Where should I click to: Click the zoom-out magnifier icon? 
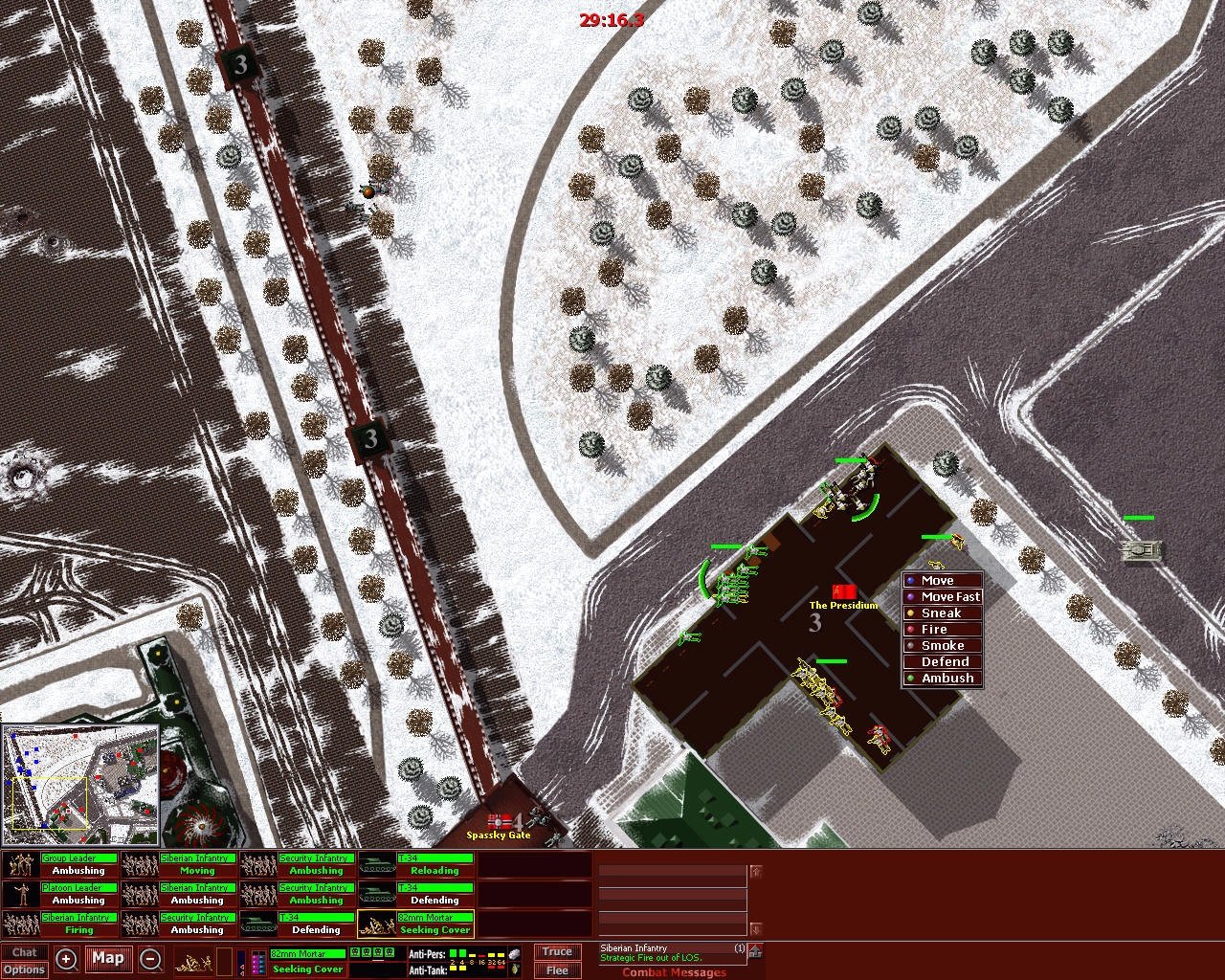(x=150, y=958)
